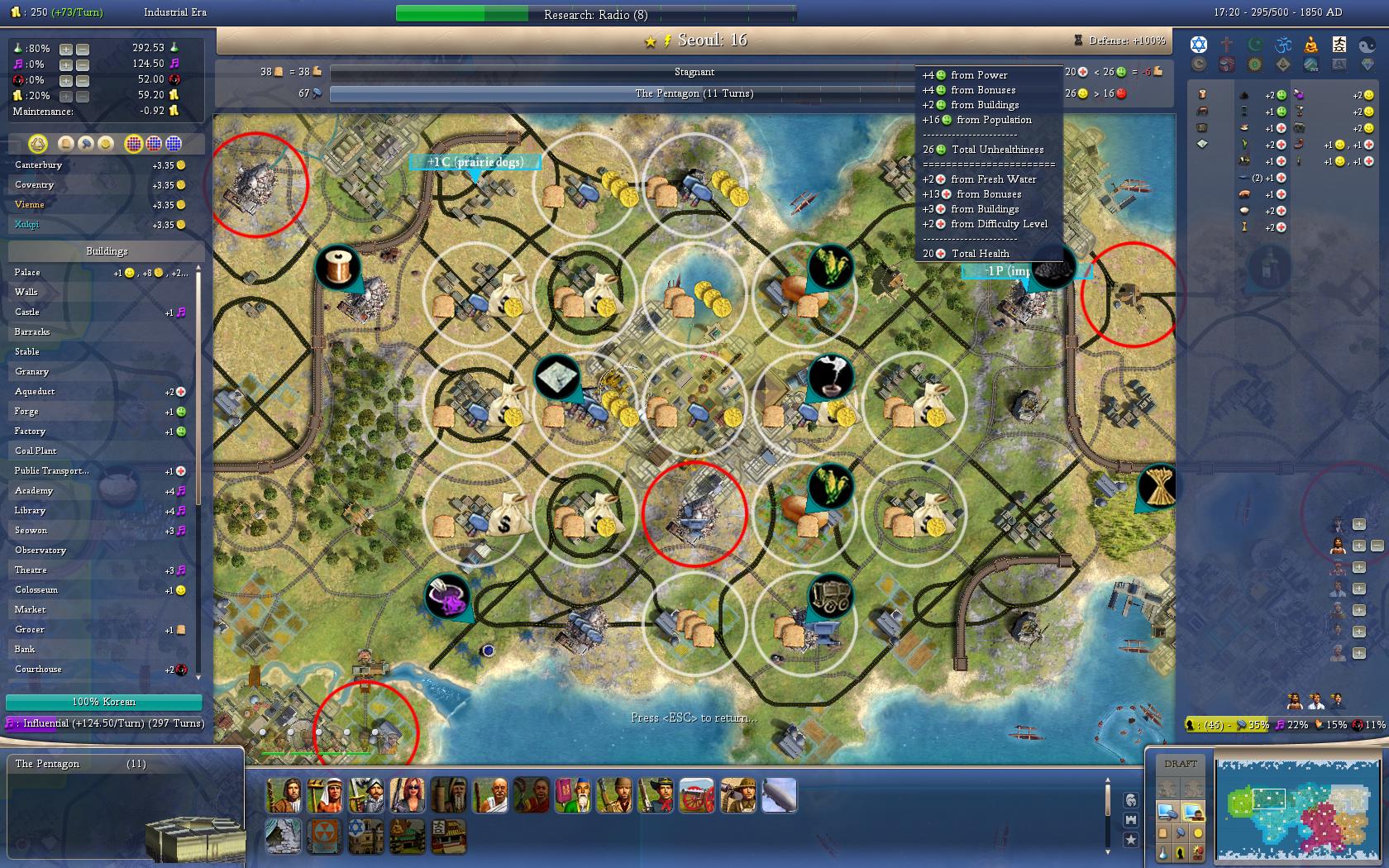Click the DRAFT button
The width and height of the screenshot is (1389, 868).
1180,764
